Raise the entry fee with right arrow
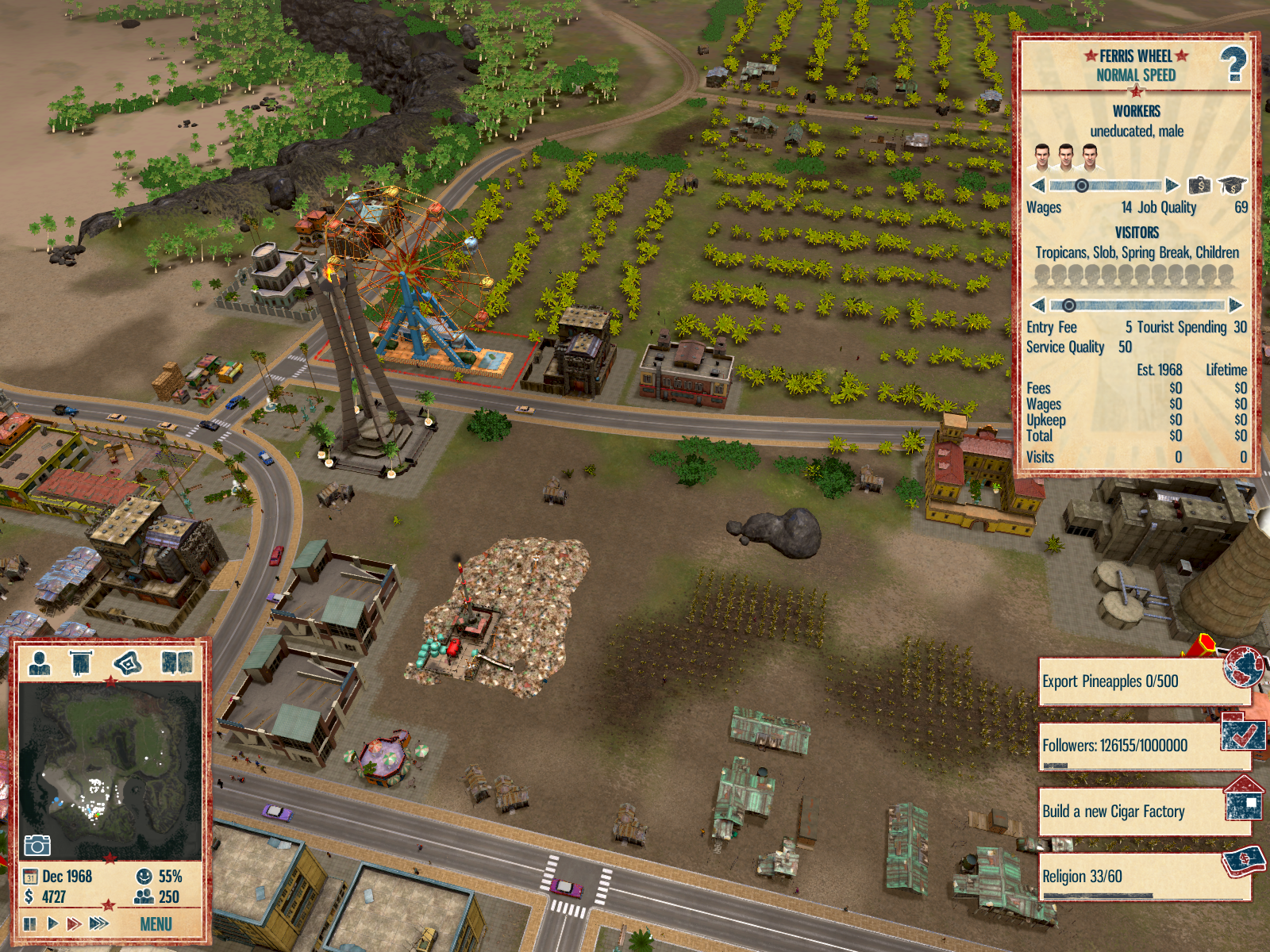This screenshot has height=952, width=1270. 1235,305
